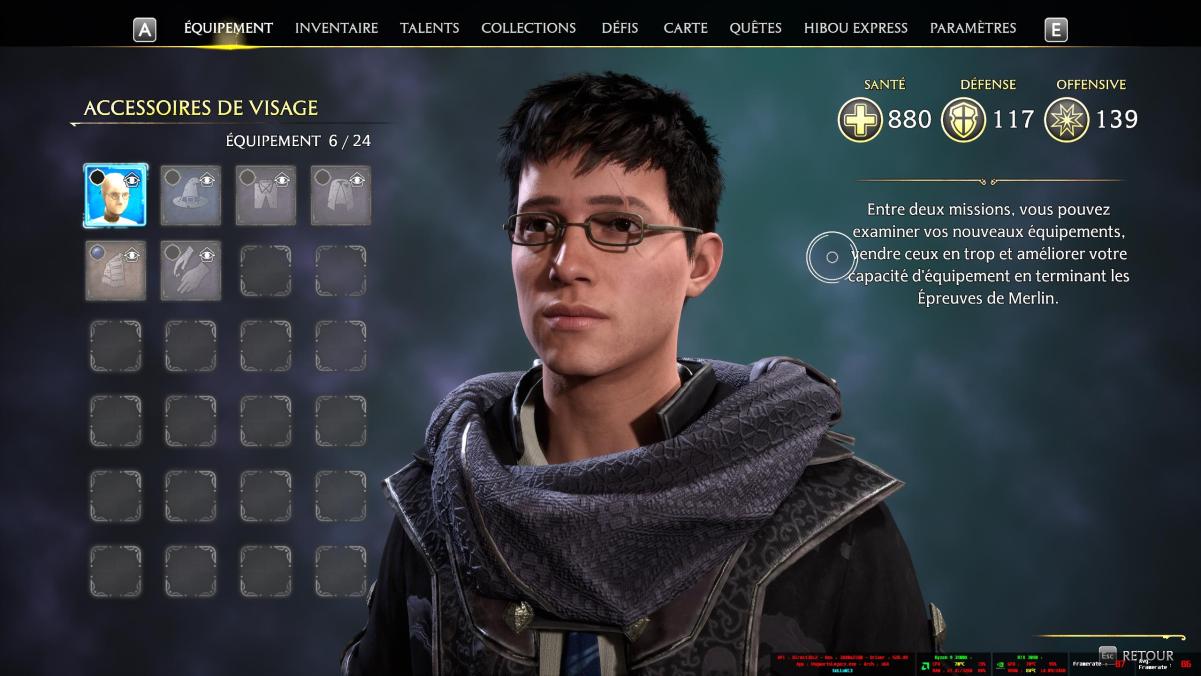
Task: Open the Carte tab
Action: [685, 28]
